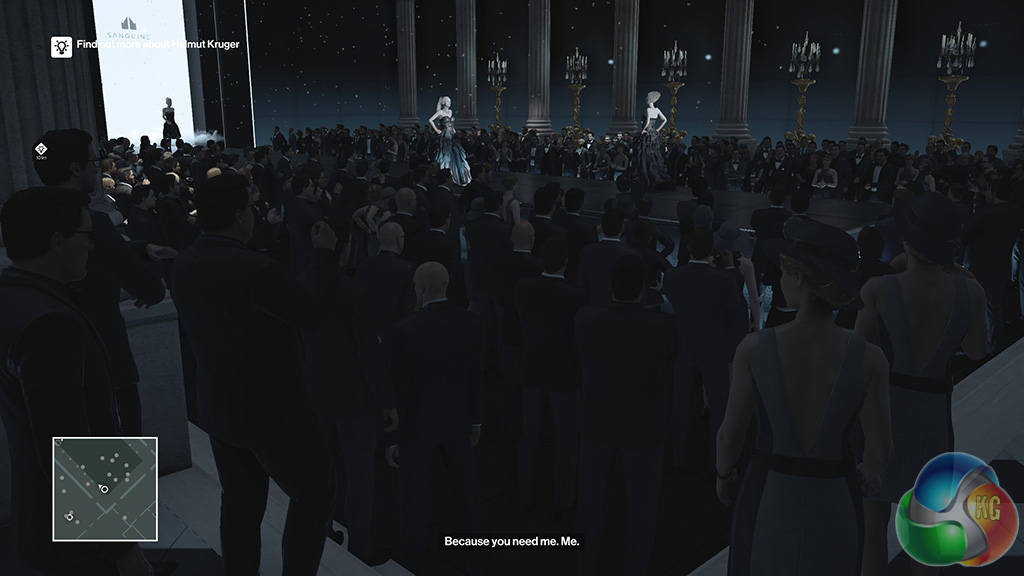Image resolution: width=1024 pixels, height=576 pixels.
Task: Select the 'Find out more about Helmut Kruger' objective
Action: [x=158, y=45]
